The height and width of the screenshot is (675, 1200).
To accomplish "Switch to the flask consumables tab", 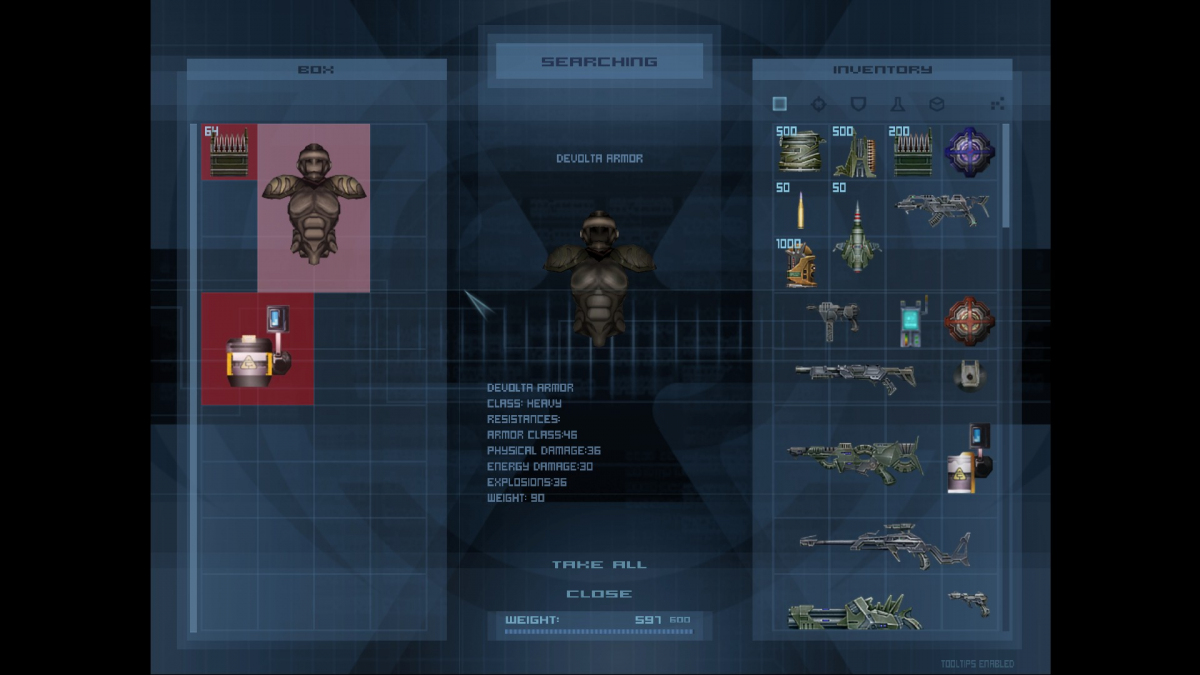I will pos(897,104).
